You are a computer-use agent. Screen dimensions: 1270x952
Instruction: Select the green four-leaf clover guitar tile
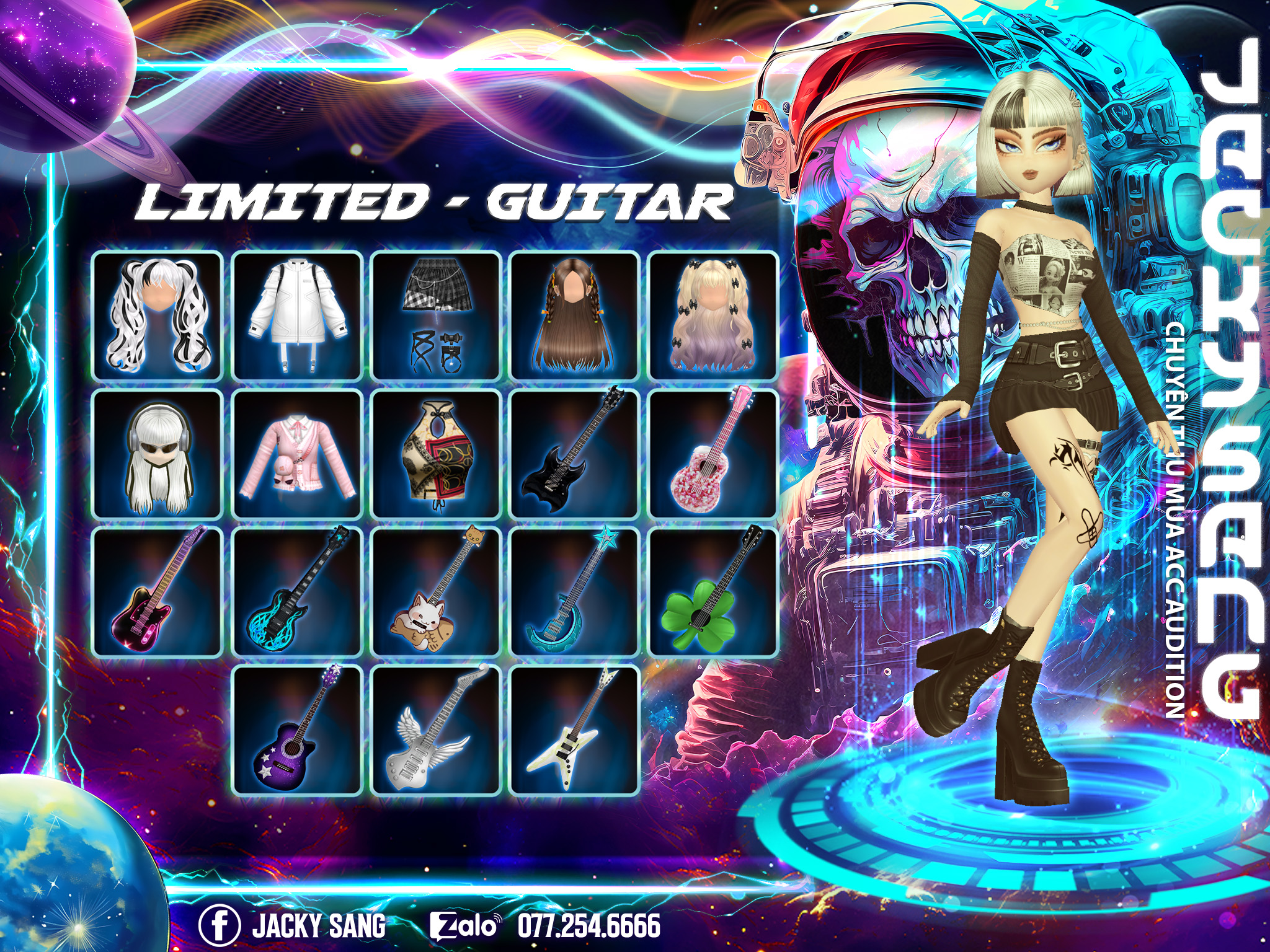[713, 593]
